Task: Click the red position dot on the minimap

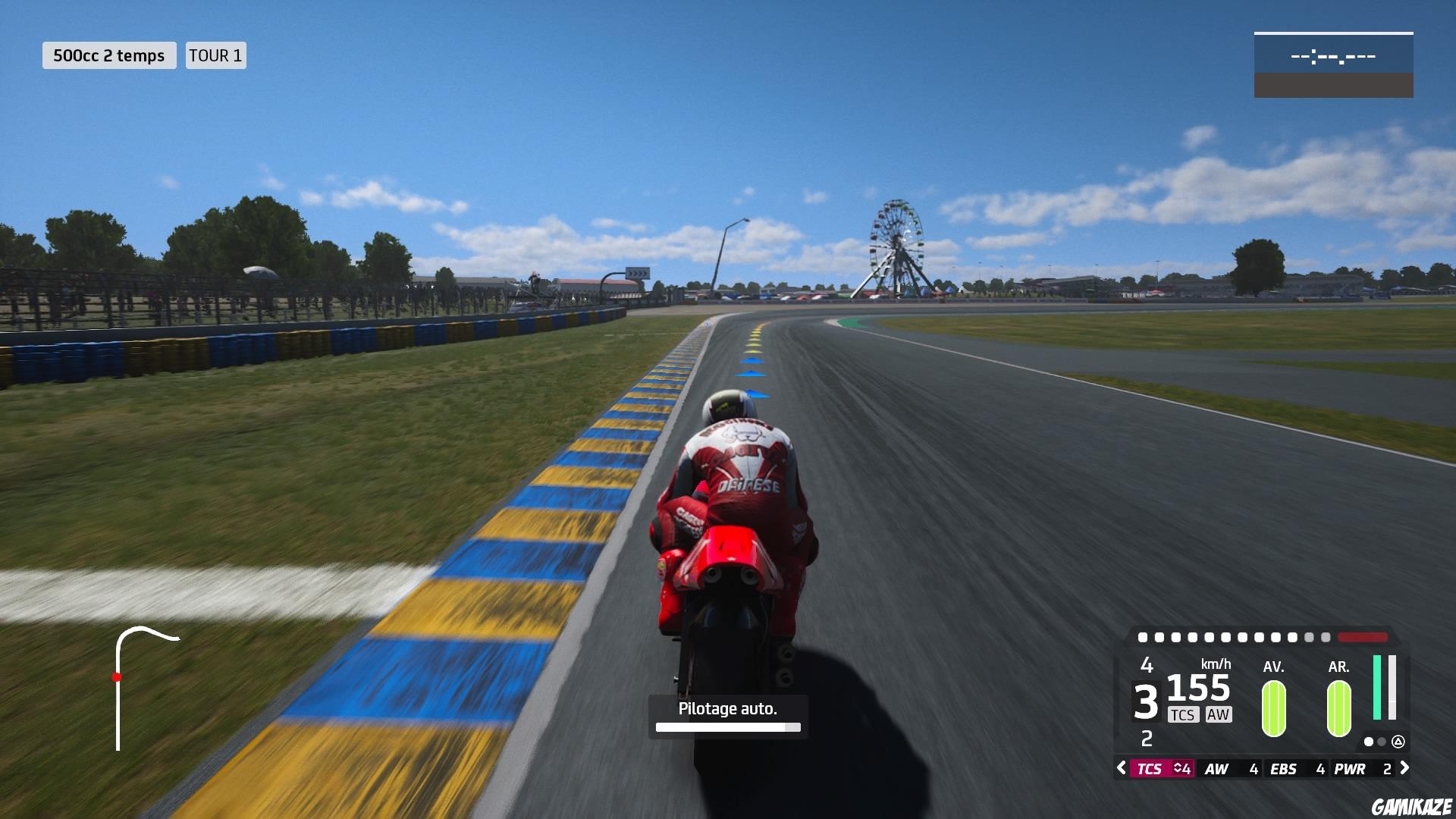Action: pos(118,675)
